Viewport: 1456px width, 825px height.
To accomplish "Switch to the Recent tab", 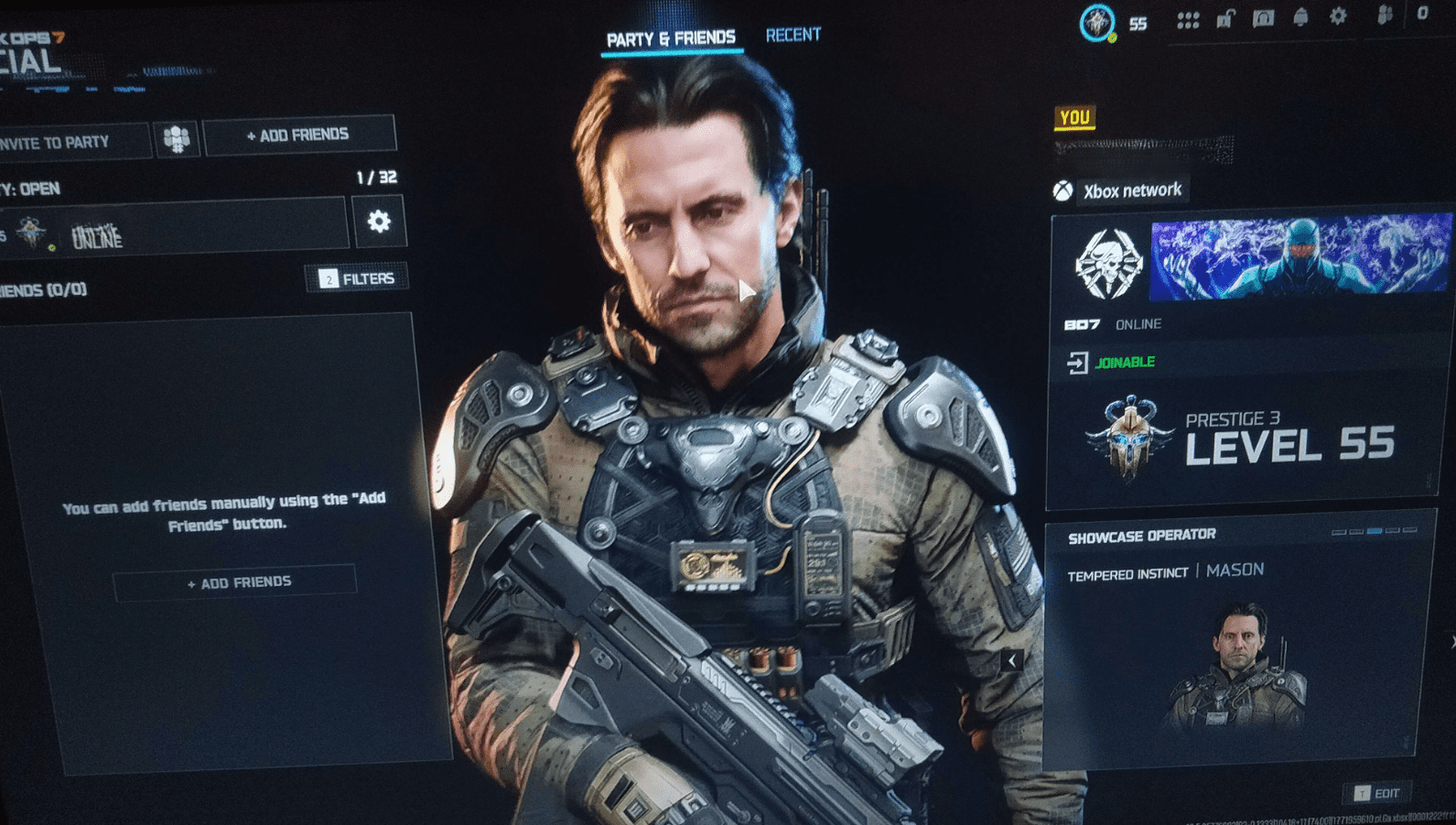I will 793,34.
